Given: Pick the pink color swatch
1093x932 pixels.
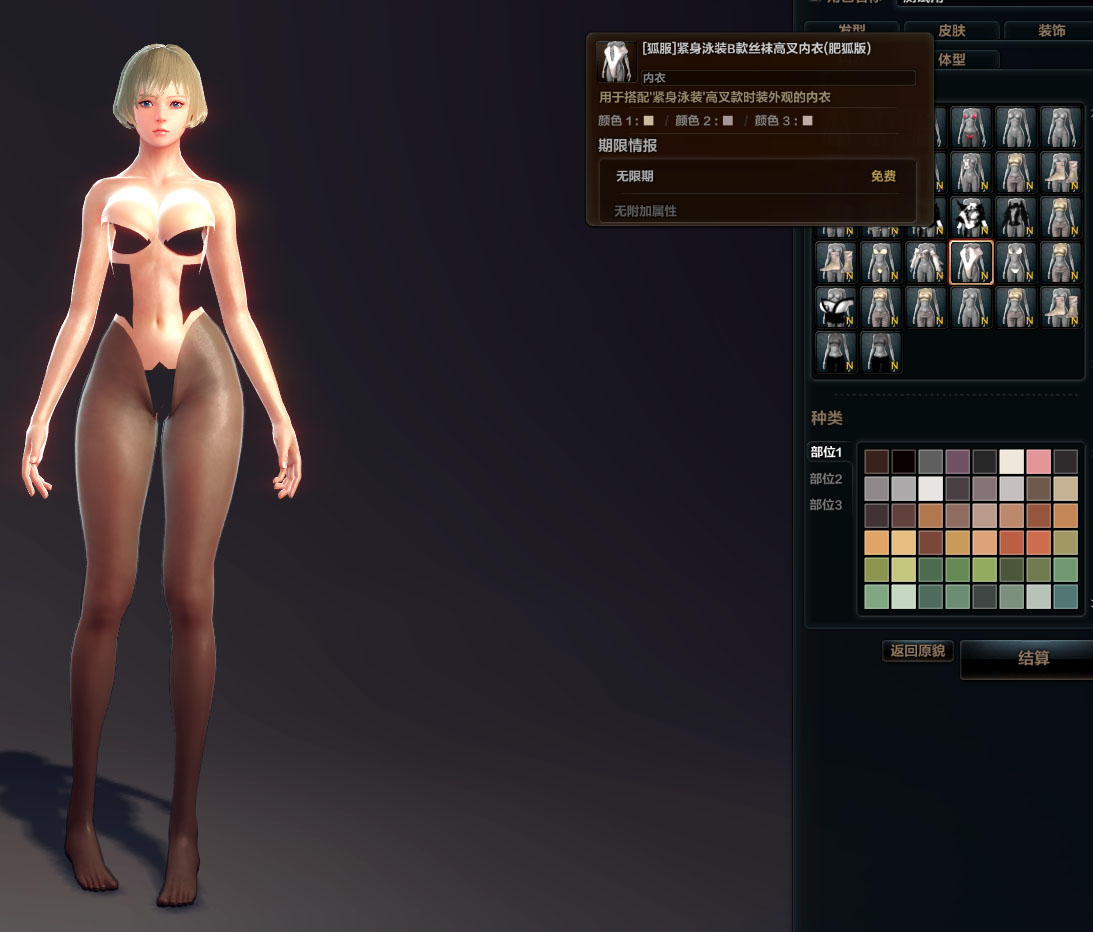Looking at the screenshot, I should [1039, 461].
